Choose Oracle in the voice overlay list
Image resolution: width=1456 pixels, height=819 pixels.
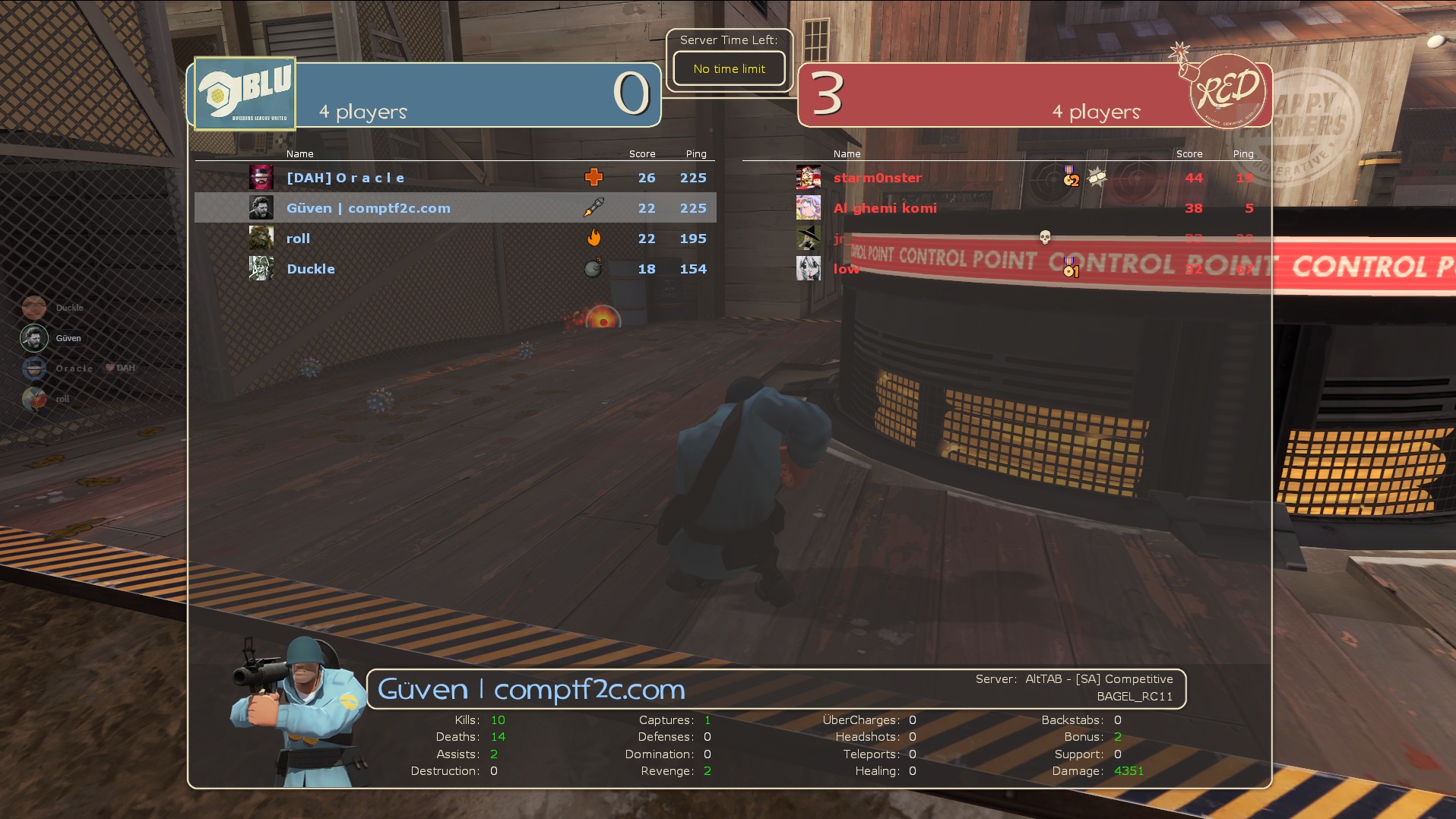[x=74, y=368]
